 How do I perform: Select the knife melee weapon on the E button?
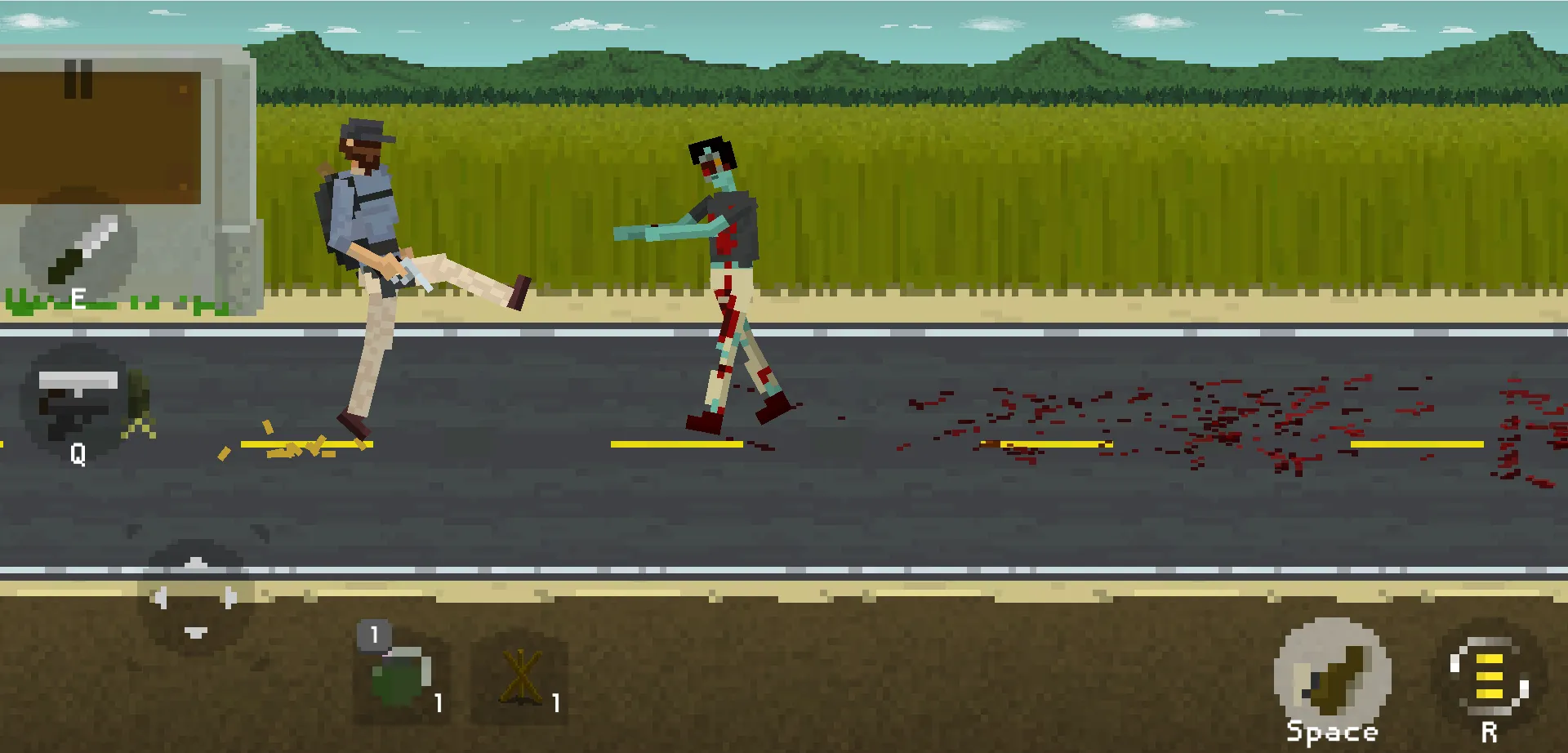tap(79, 249)
